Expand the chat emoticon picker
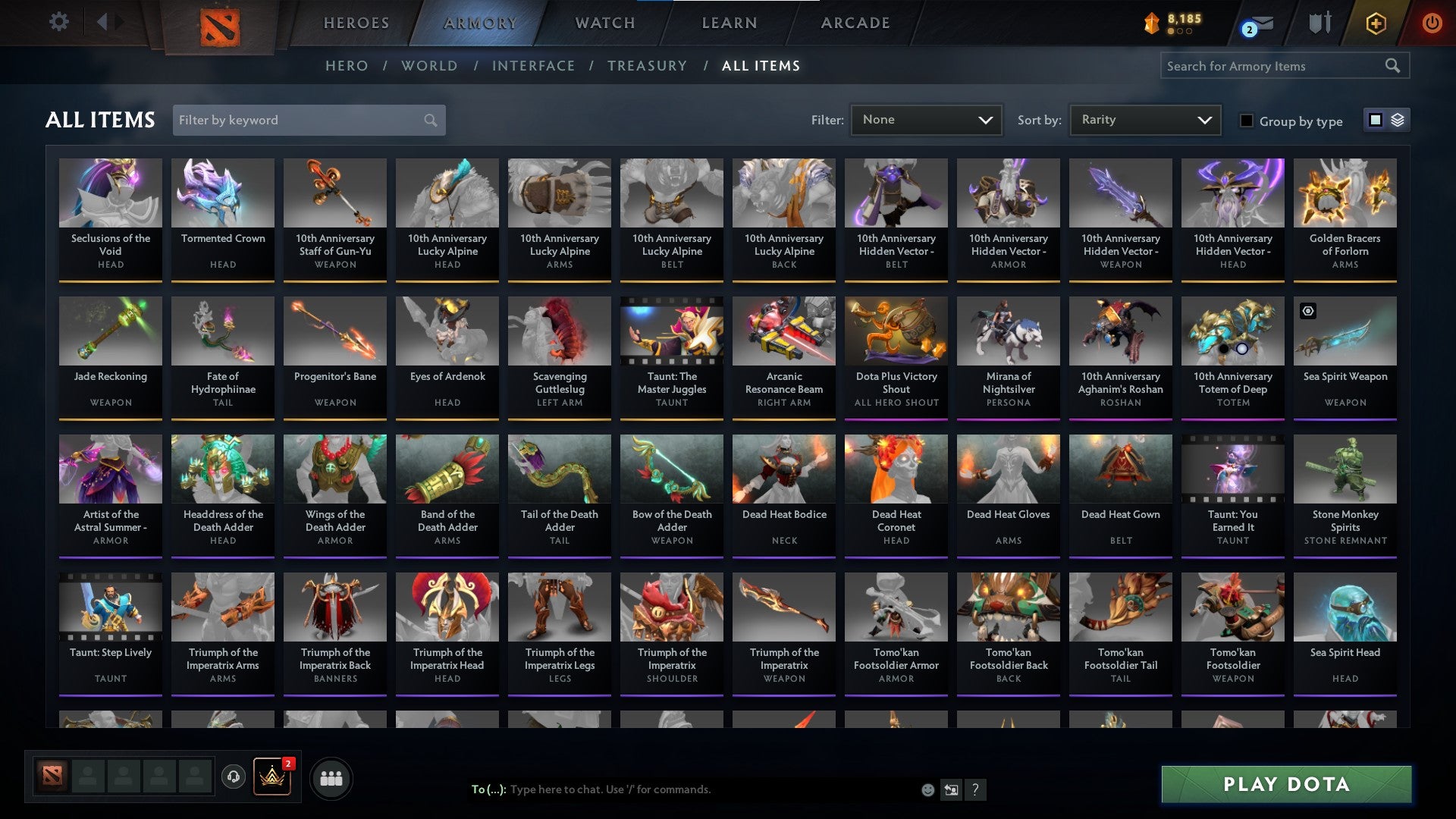This screenshot has width=1456, height=819. [927, 789]
